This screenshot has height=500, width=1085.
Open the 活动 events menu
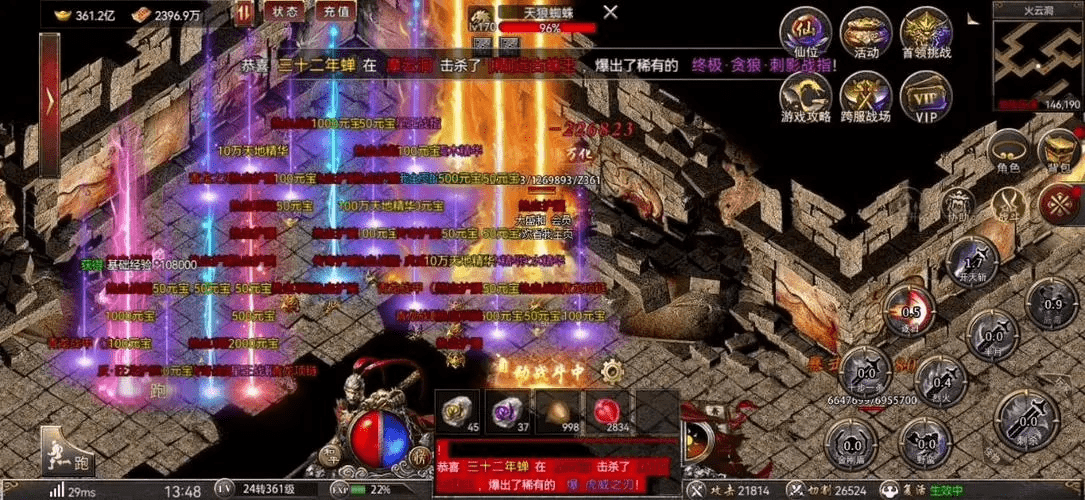pyautogui.click(x=865, y=34)
